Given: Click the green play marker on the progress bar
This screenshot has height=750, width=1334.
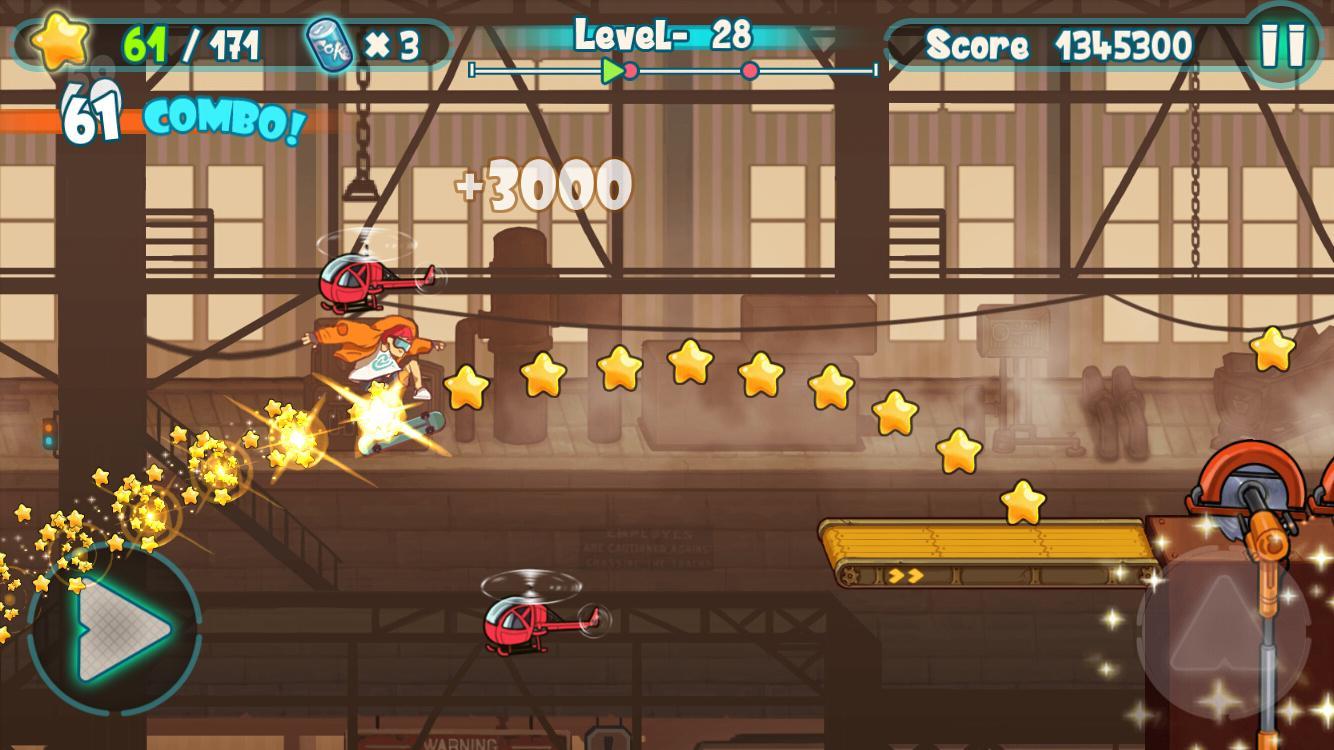Looking at the screenshot, I should pyautogui.click(x=613, y=70).
